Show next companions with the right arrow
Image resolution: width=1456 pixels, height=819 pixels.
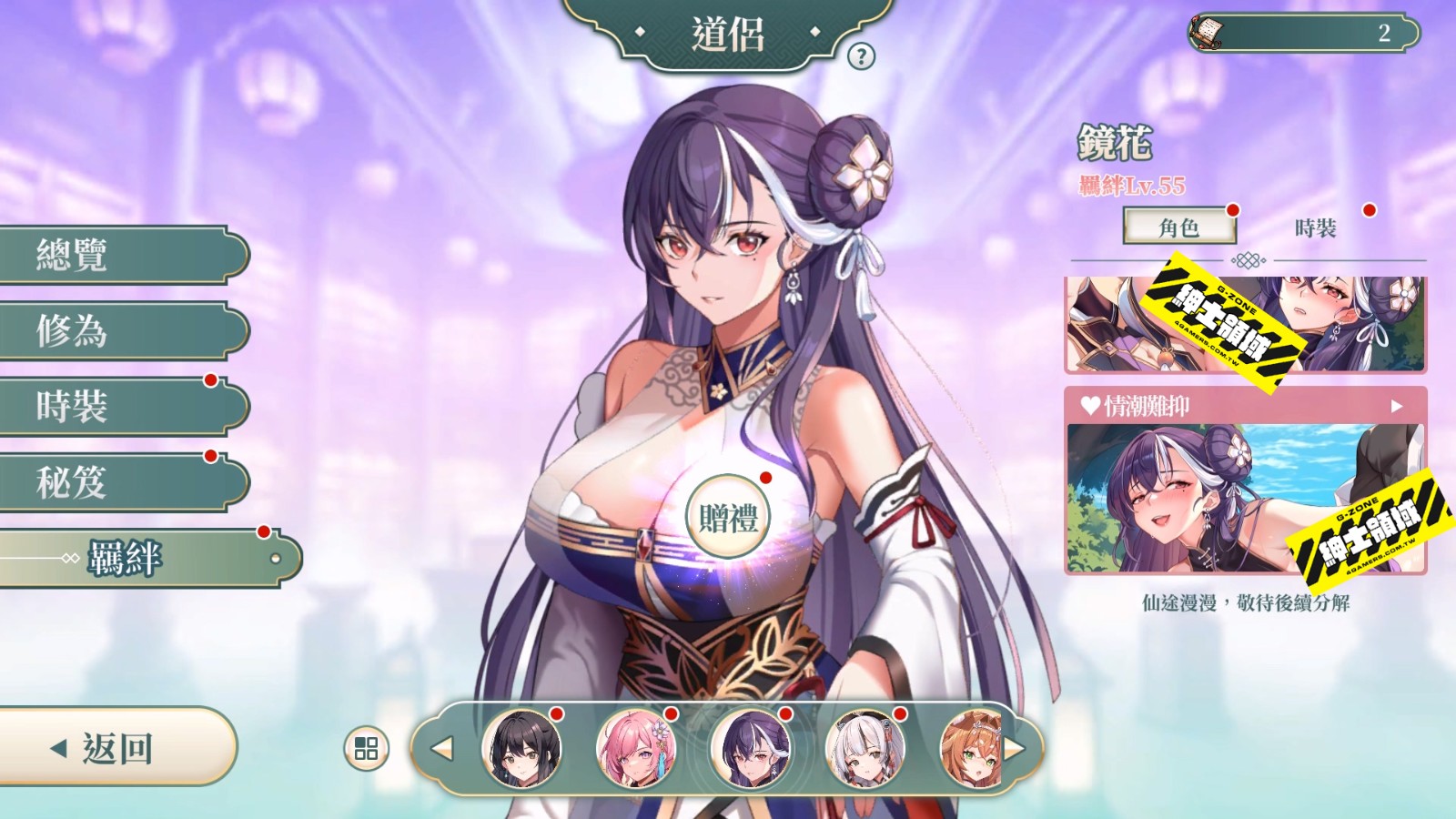pyautogui.click(x=1015, y=748)
